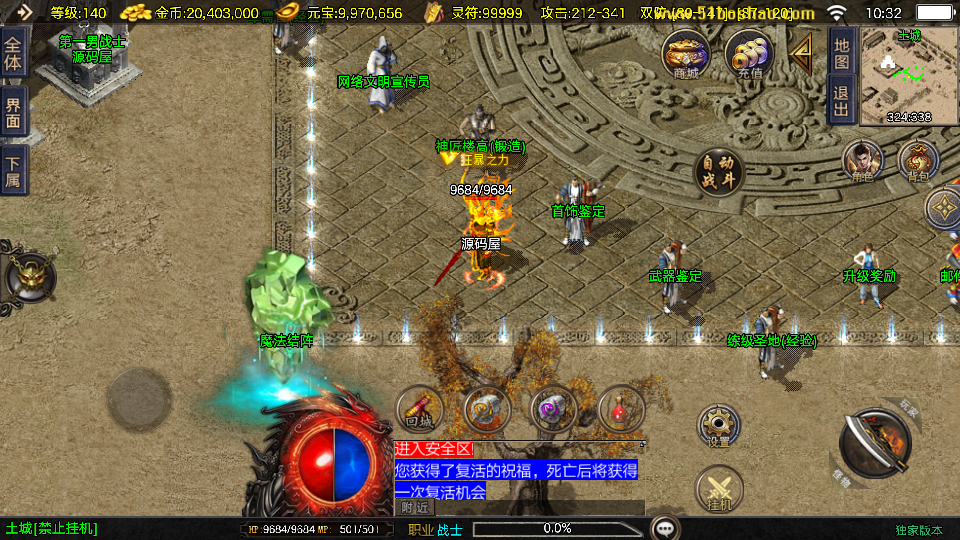The height and width of the screenshot is (540, 960).
Task: Use the red potion quick slot
Action: pyautogui.click(x=621, y=409)
